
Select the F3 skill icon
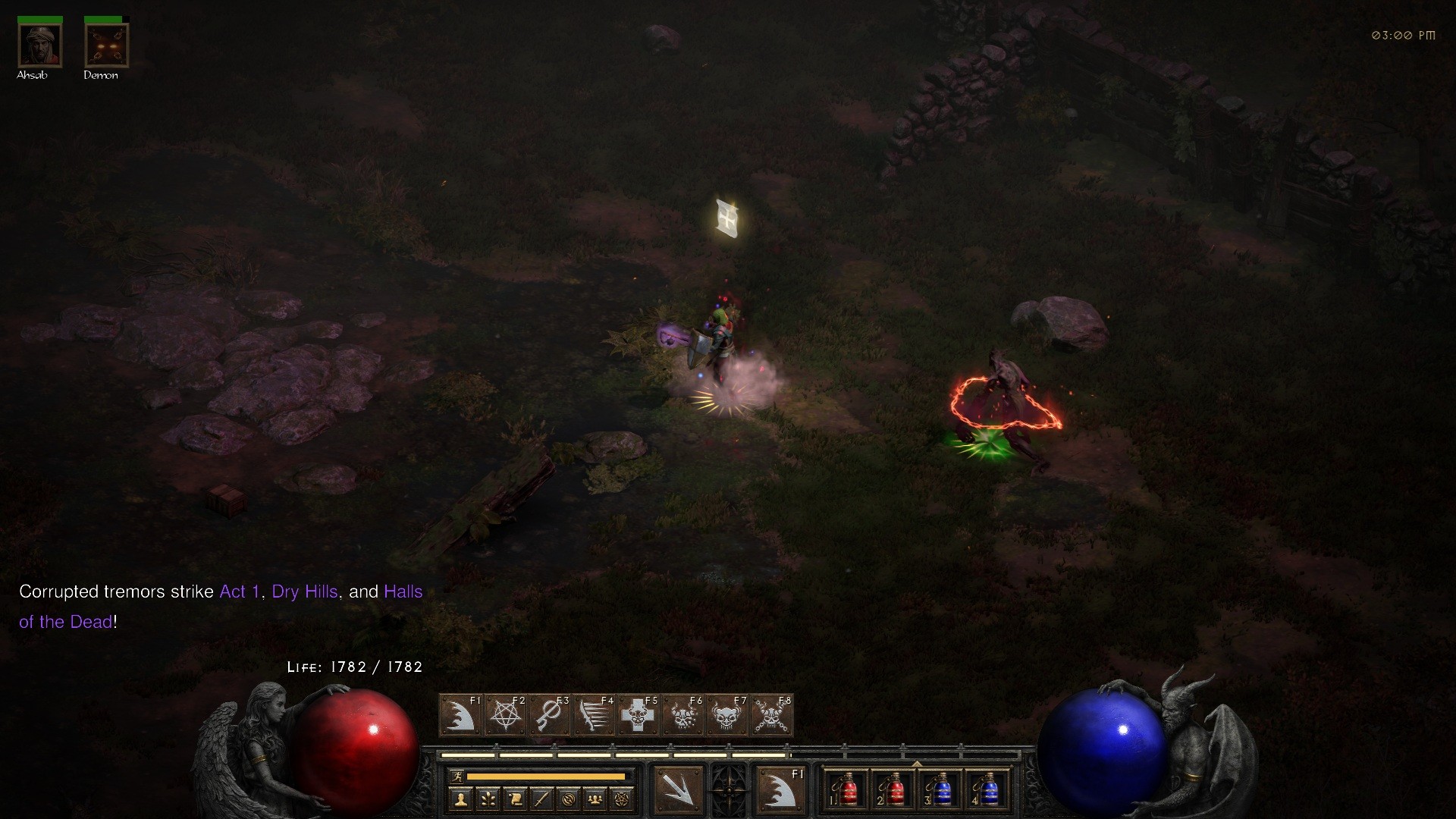(550, 714)
